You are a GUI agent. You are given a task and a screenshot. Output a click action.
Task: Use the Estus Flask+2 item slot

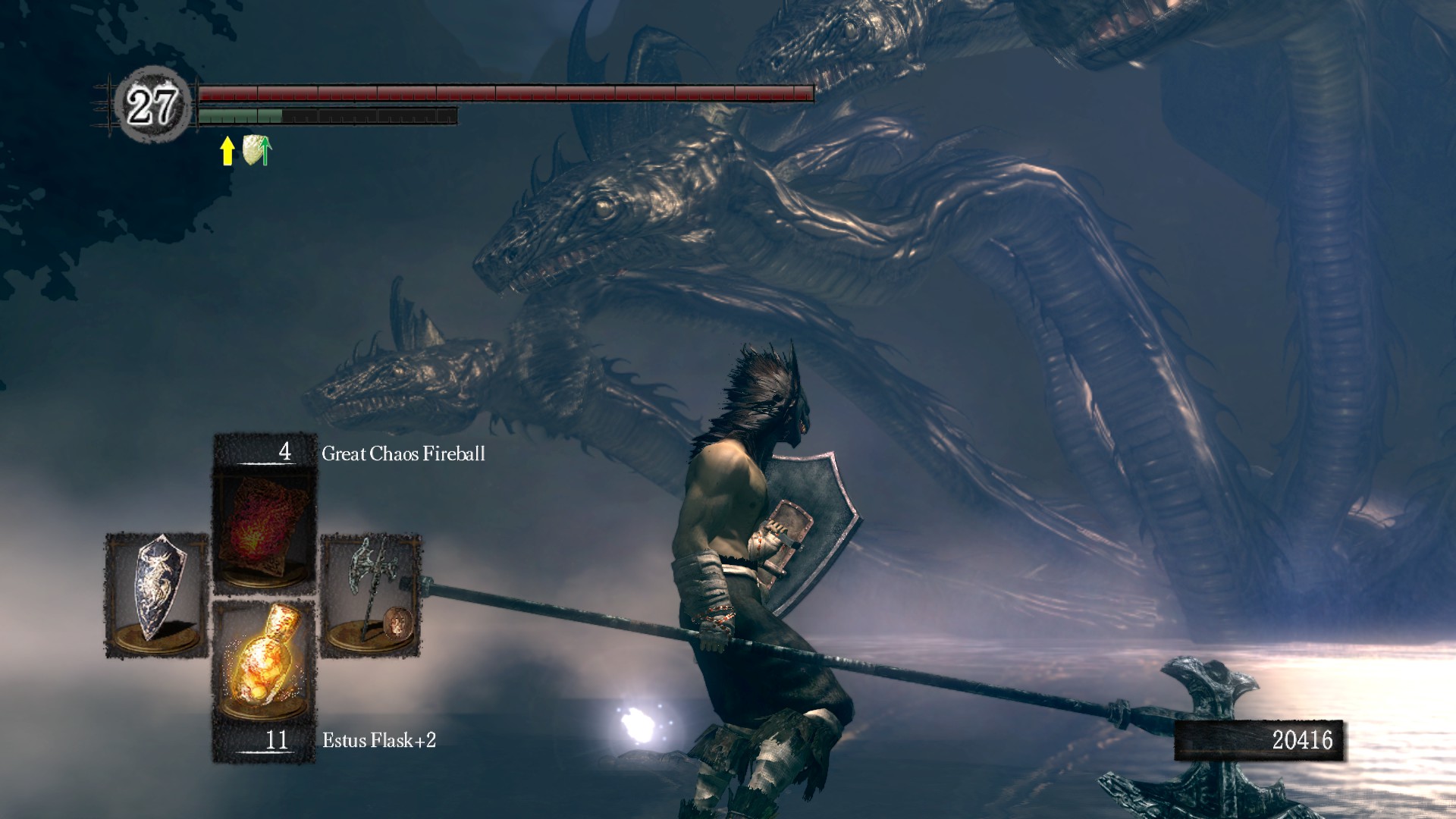point(264,661)
